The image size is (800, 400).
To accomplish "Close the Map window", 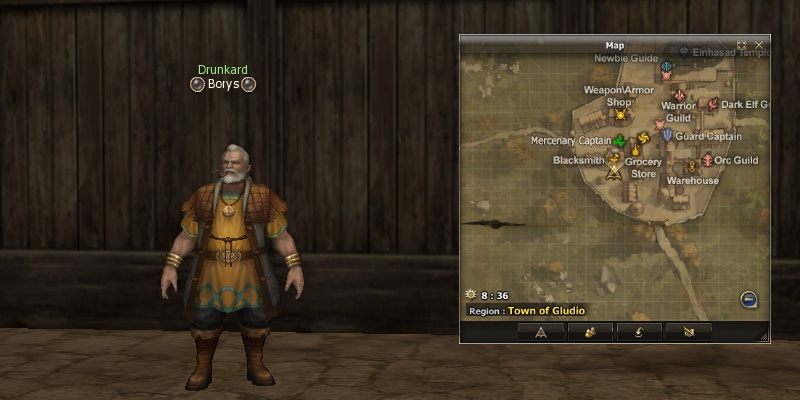I will (759, 45).
